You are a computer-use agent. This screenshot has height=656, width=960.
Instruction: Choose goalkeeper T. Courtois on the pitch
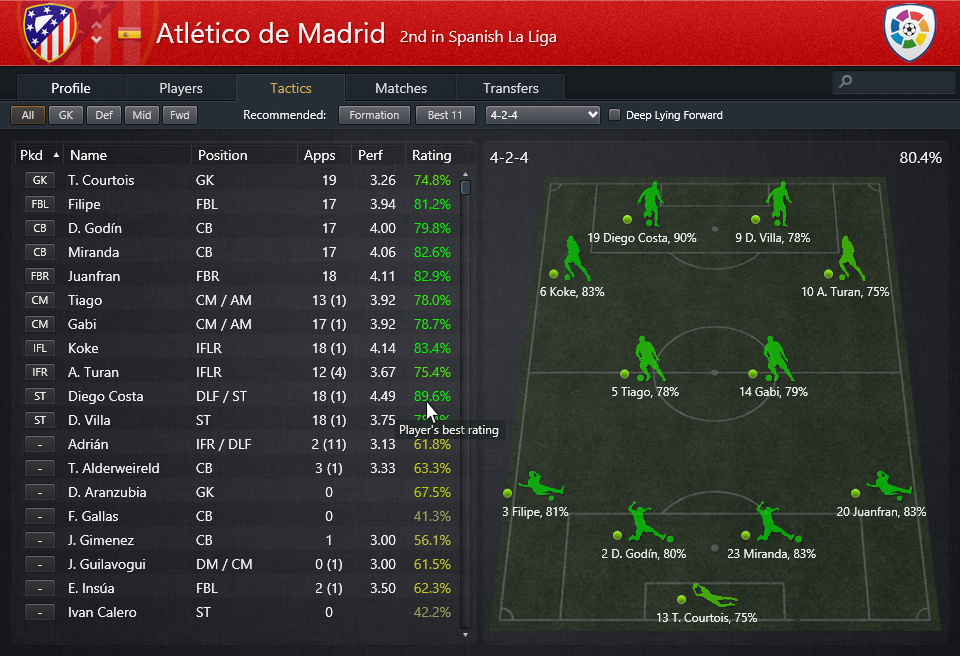[714, 595]
